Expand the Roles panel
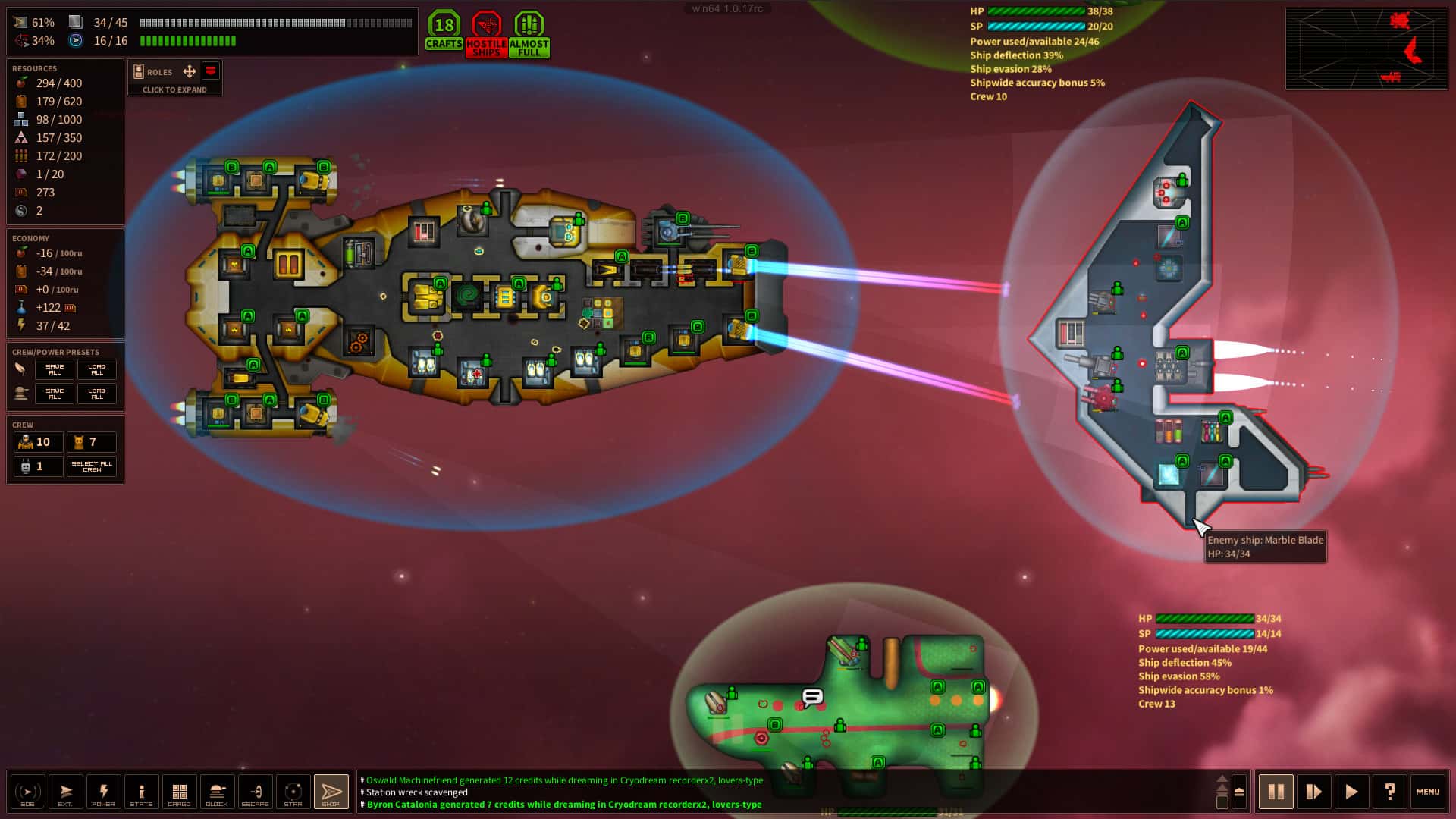This screenshot has height=819, width=1456. coord(174,89)
